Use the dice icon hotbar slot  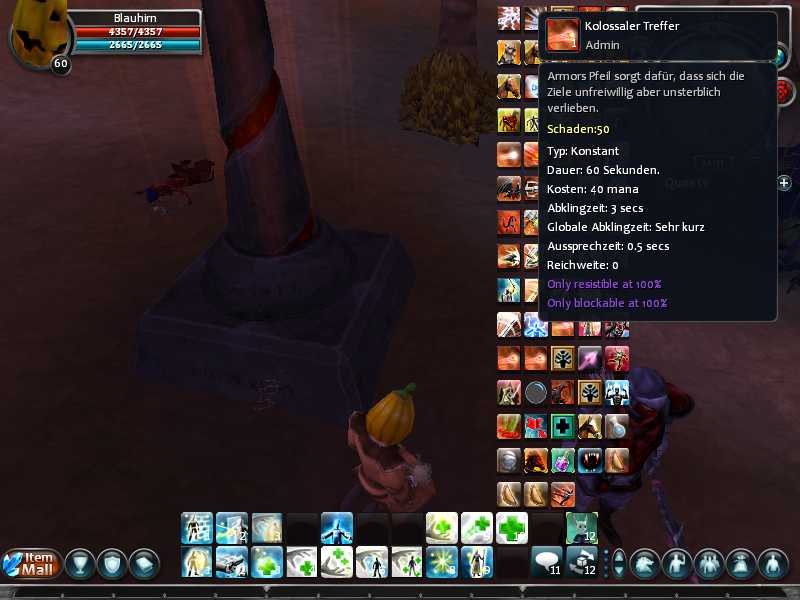coord(581,561)
